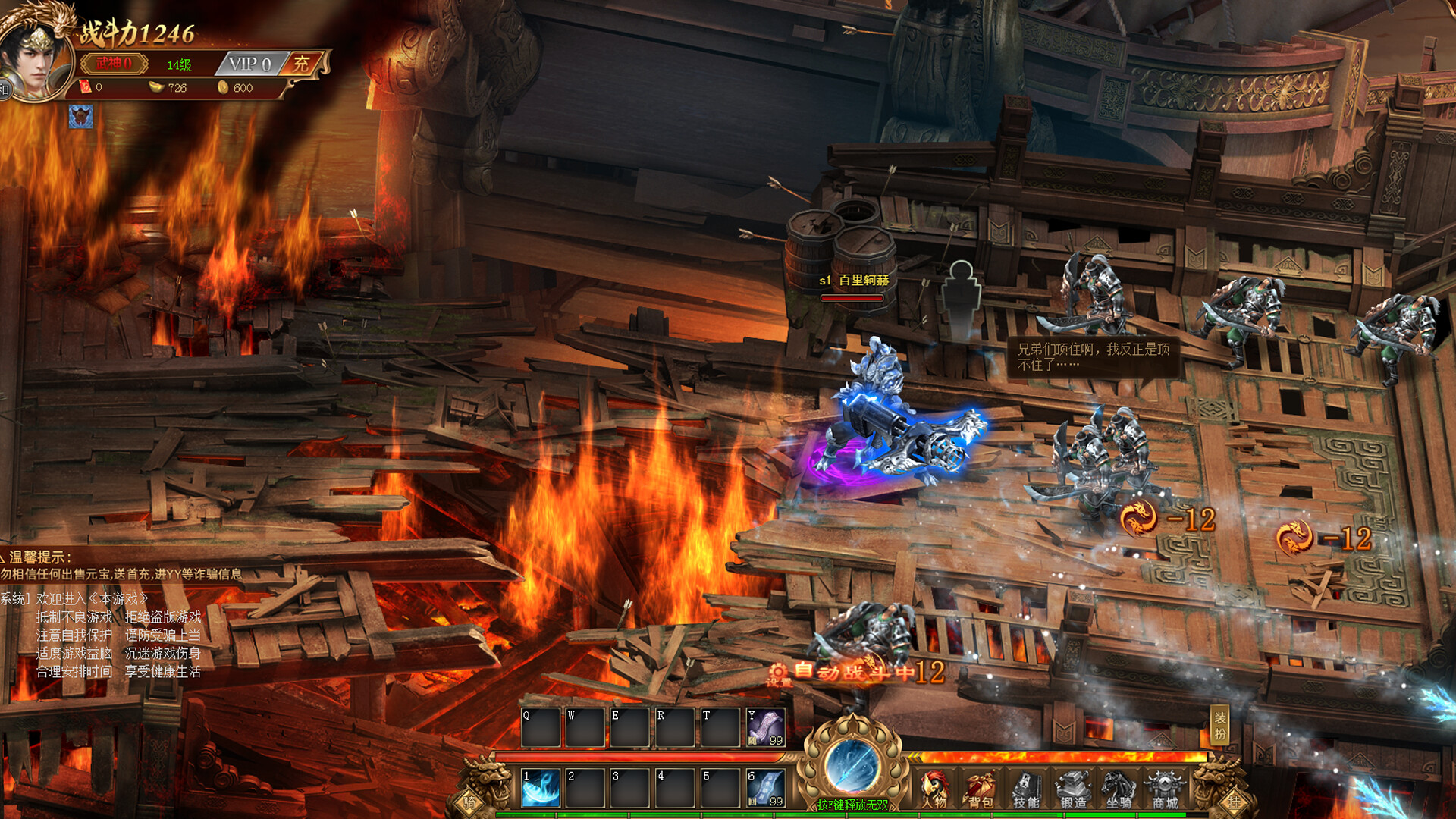Expand the 挂 panel on right edge
Viewport: 1456px width, 819px height.
pyautogui.click(x=1235, y=802)
